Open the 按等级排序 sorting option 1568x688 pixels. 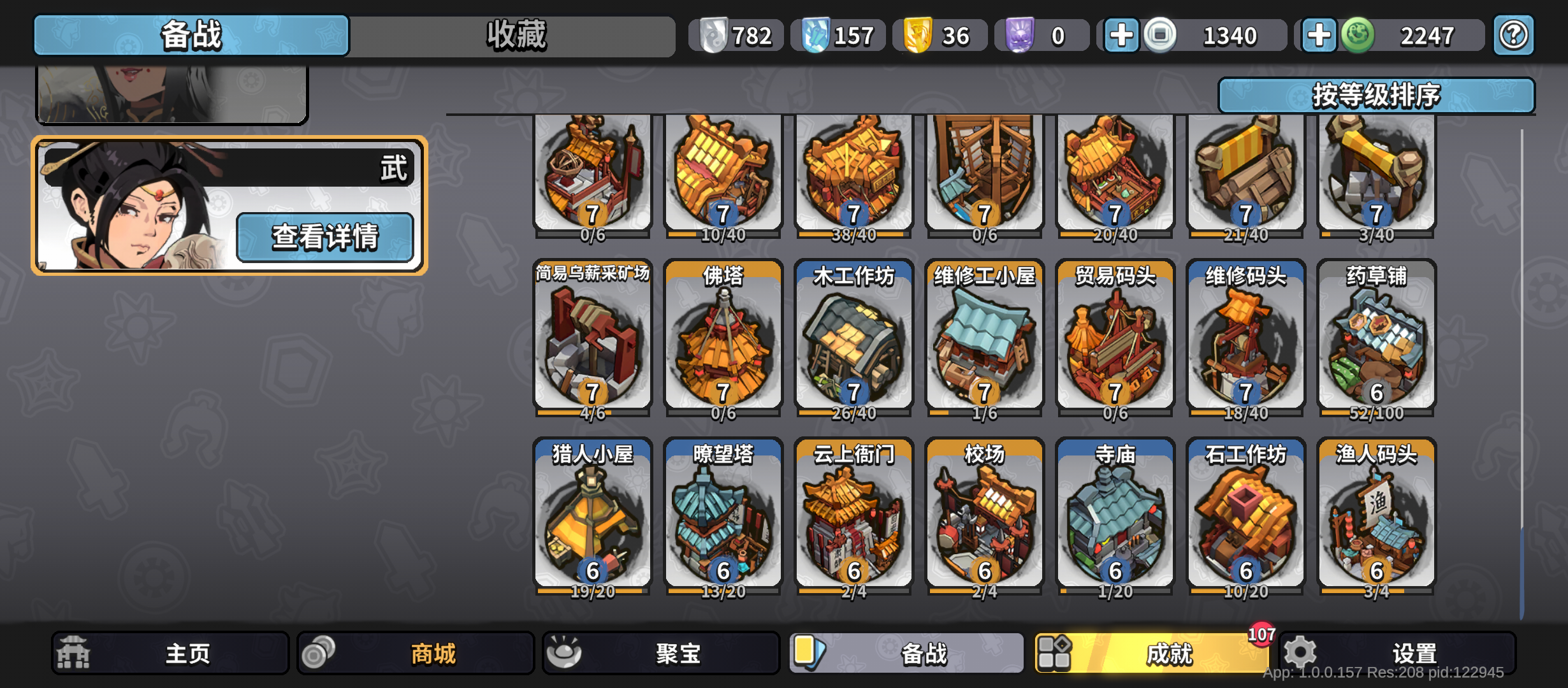click(1386, 96)
